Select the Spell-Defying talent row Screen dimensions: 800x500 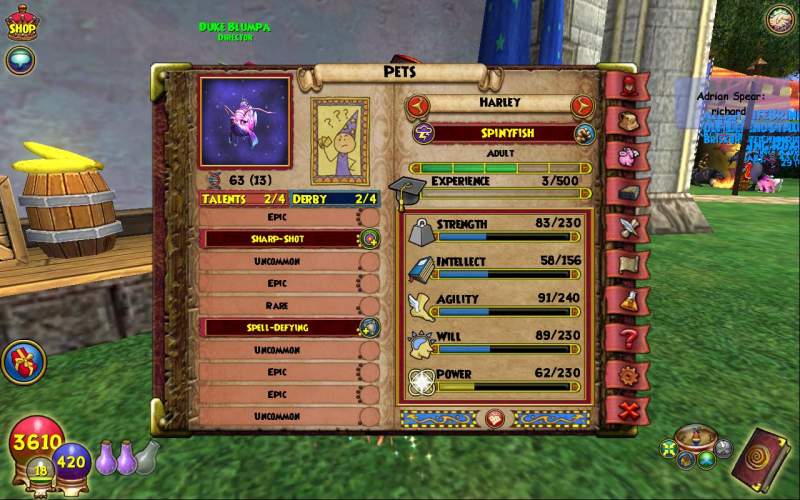click(280, 327)
